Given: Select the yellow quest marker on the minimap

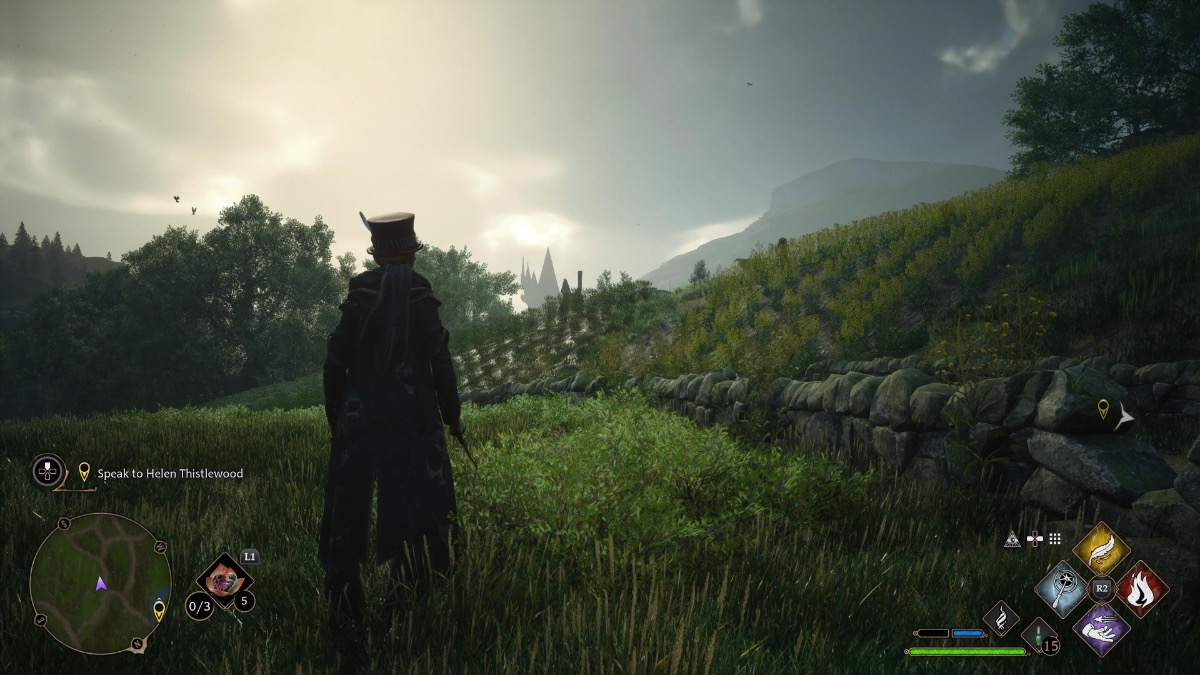Looking at the screenshot, I should (x=158, y=609).
